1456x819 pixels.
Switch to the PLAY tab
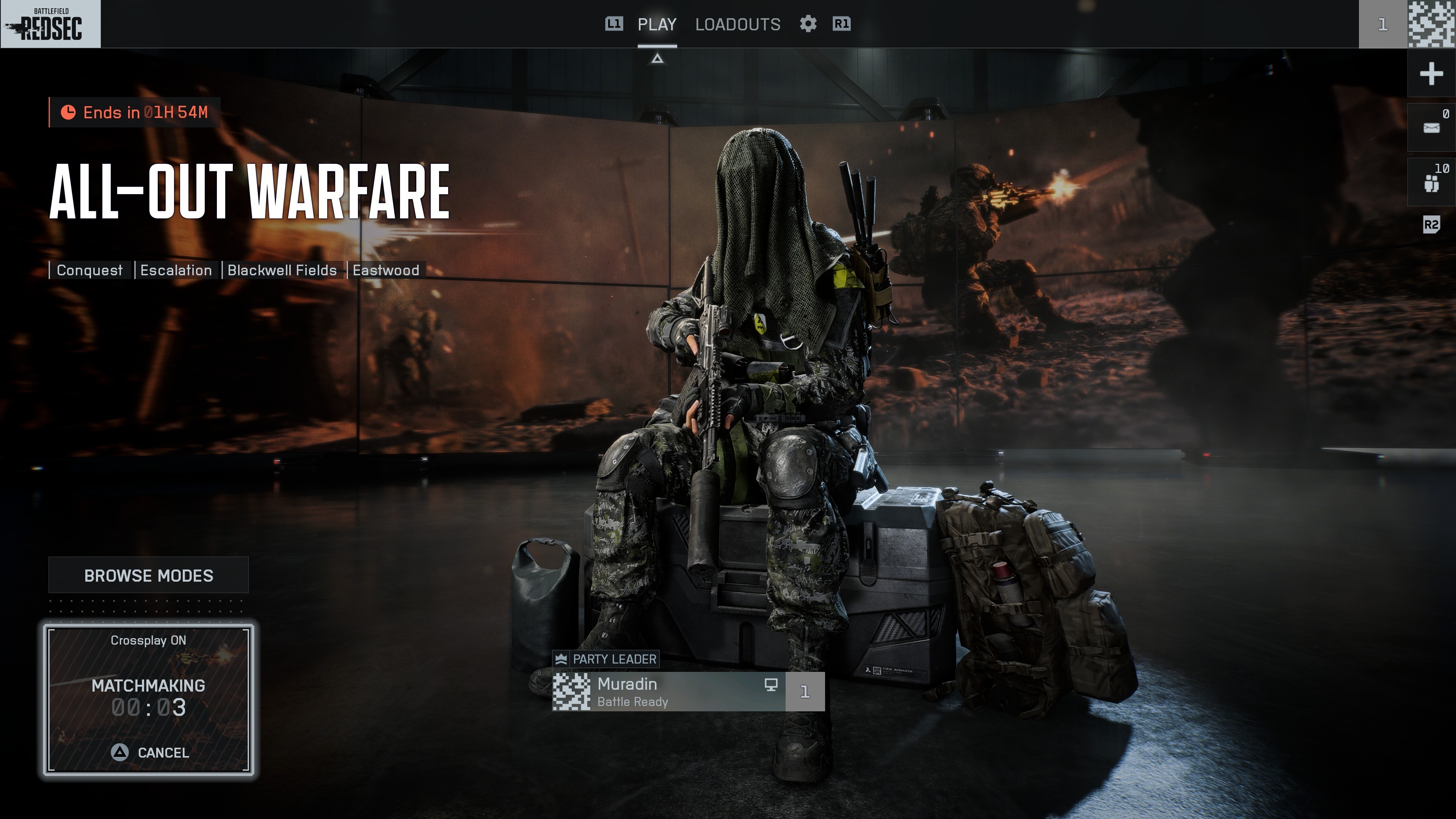[657, 24]
